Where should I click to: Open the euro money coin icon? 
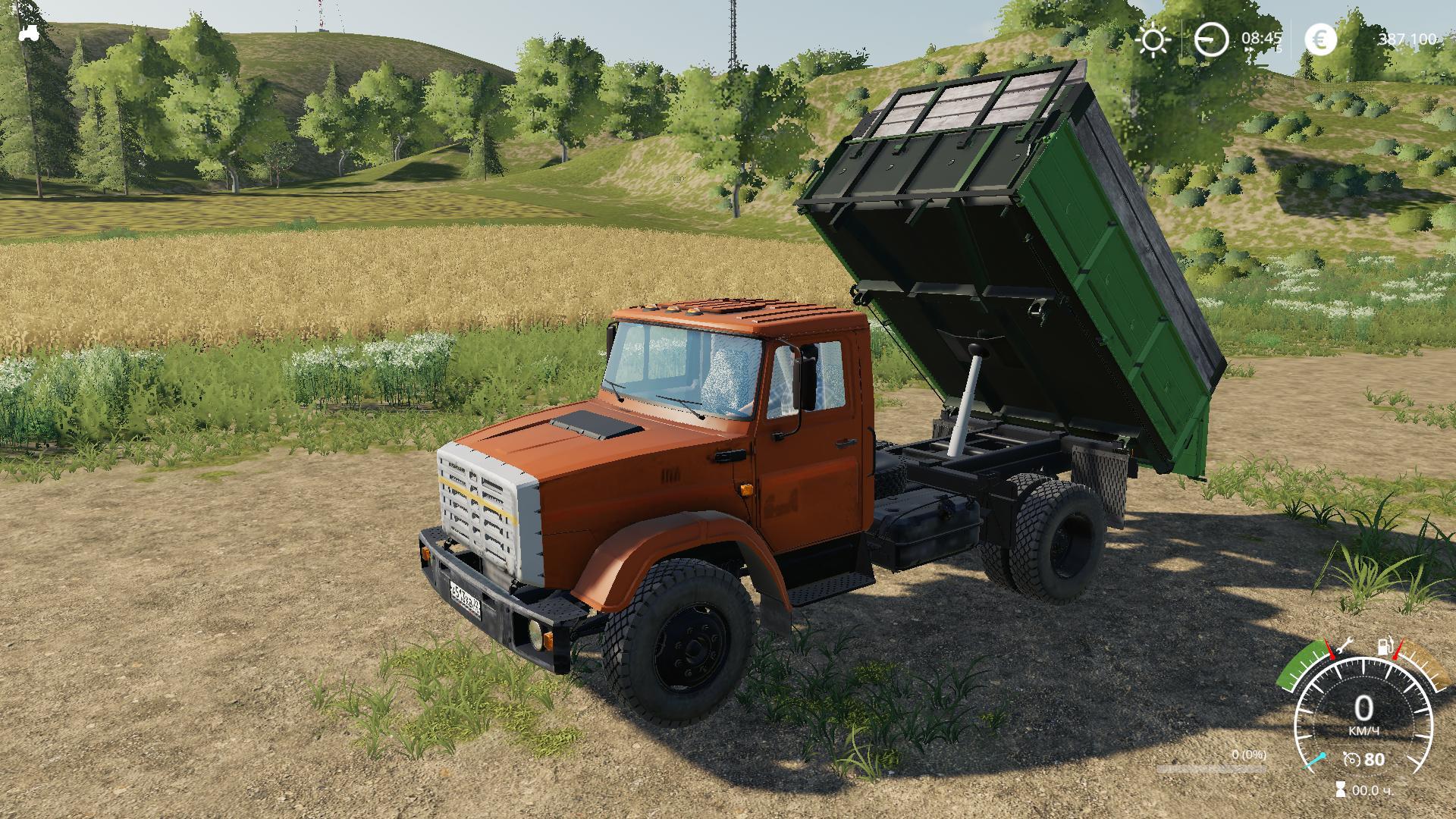(1320, 39)
